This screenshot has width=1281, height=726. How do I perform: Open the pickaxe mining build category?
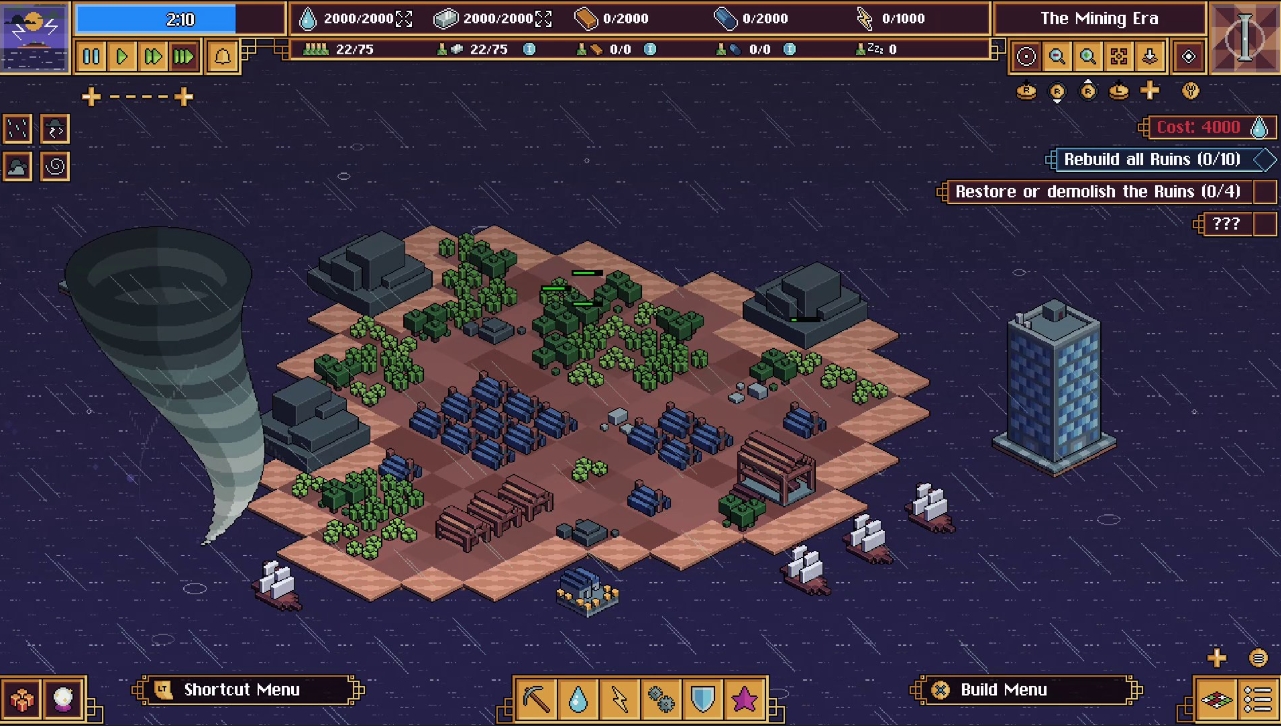[537, 698]
